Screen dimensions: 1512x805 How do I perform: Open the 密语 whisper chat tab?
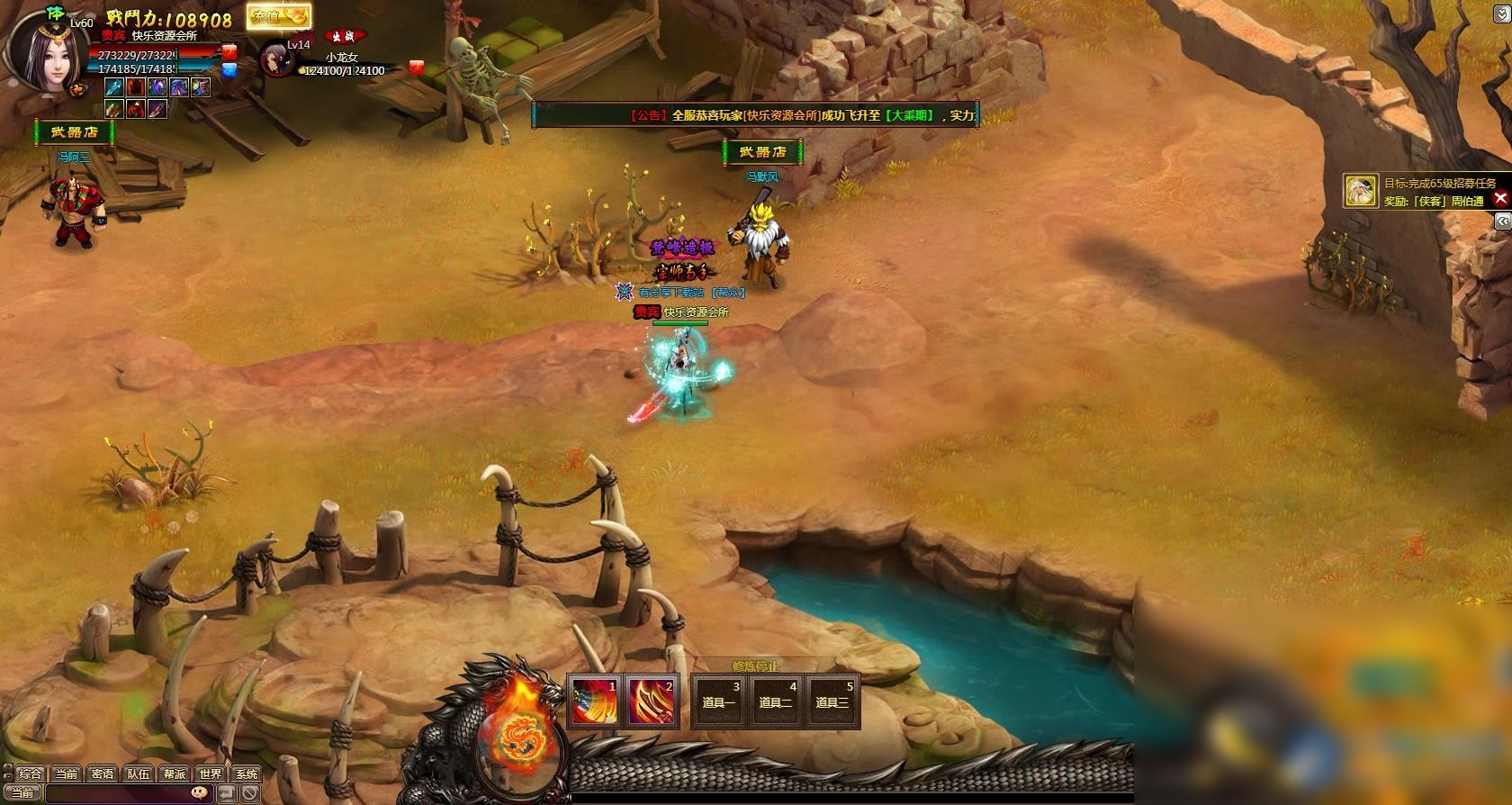pyautogui.click(x=103, y=773)
